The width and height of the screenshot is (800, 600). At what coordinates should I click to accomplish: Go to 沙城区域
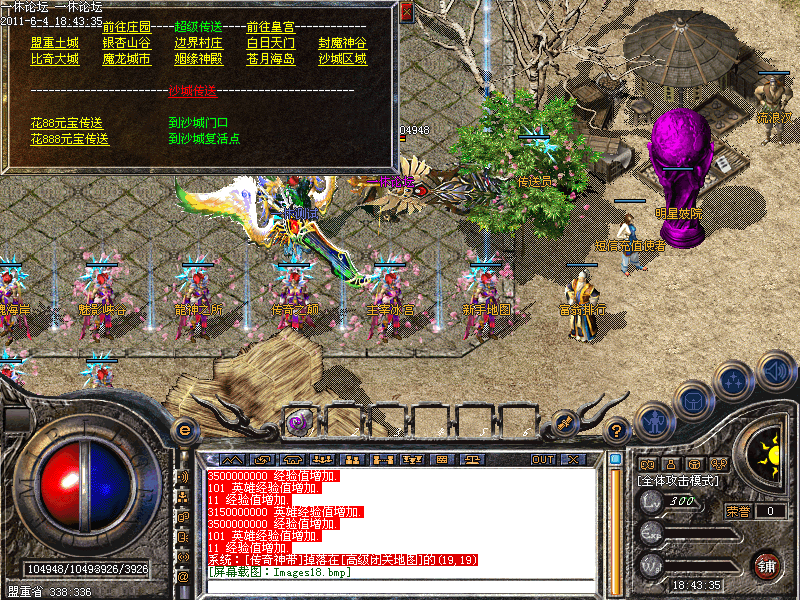point(342,59)
